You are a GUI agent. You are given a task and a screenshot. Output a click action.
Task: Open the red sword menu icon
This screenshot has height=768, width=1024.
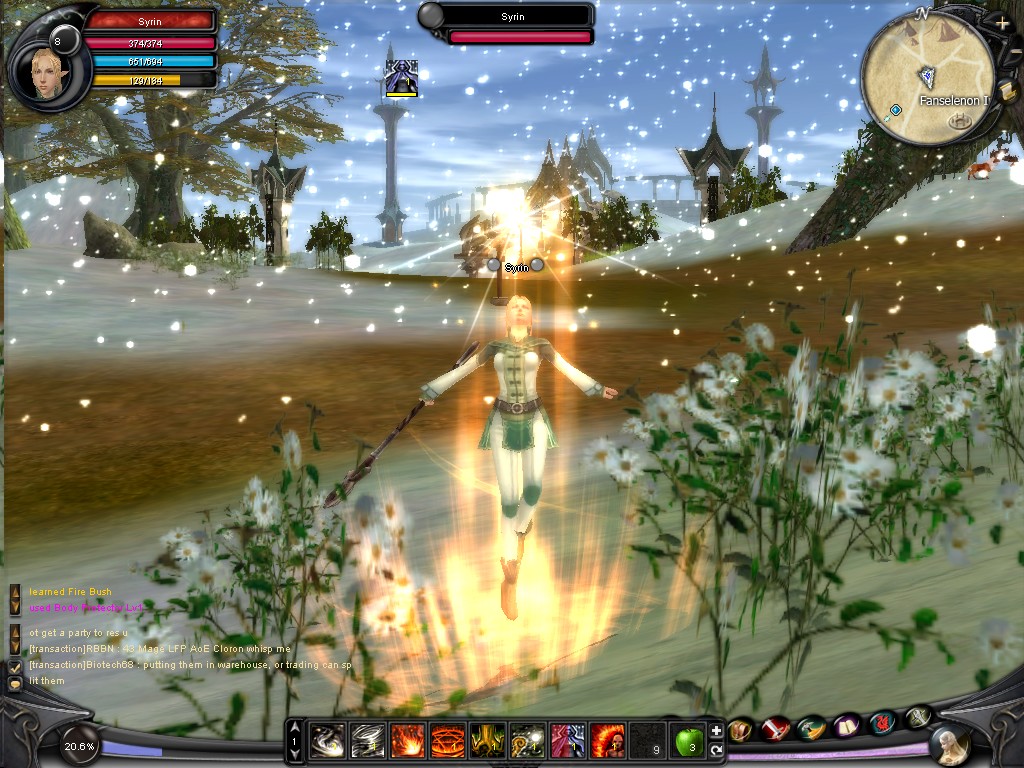tap(775, 729)
